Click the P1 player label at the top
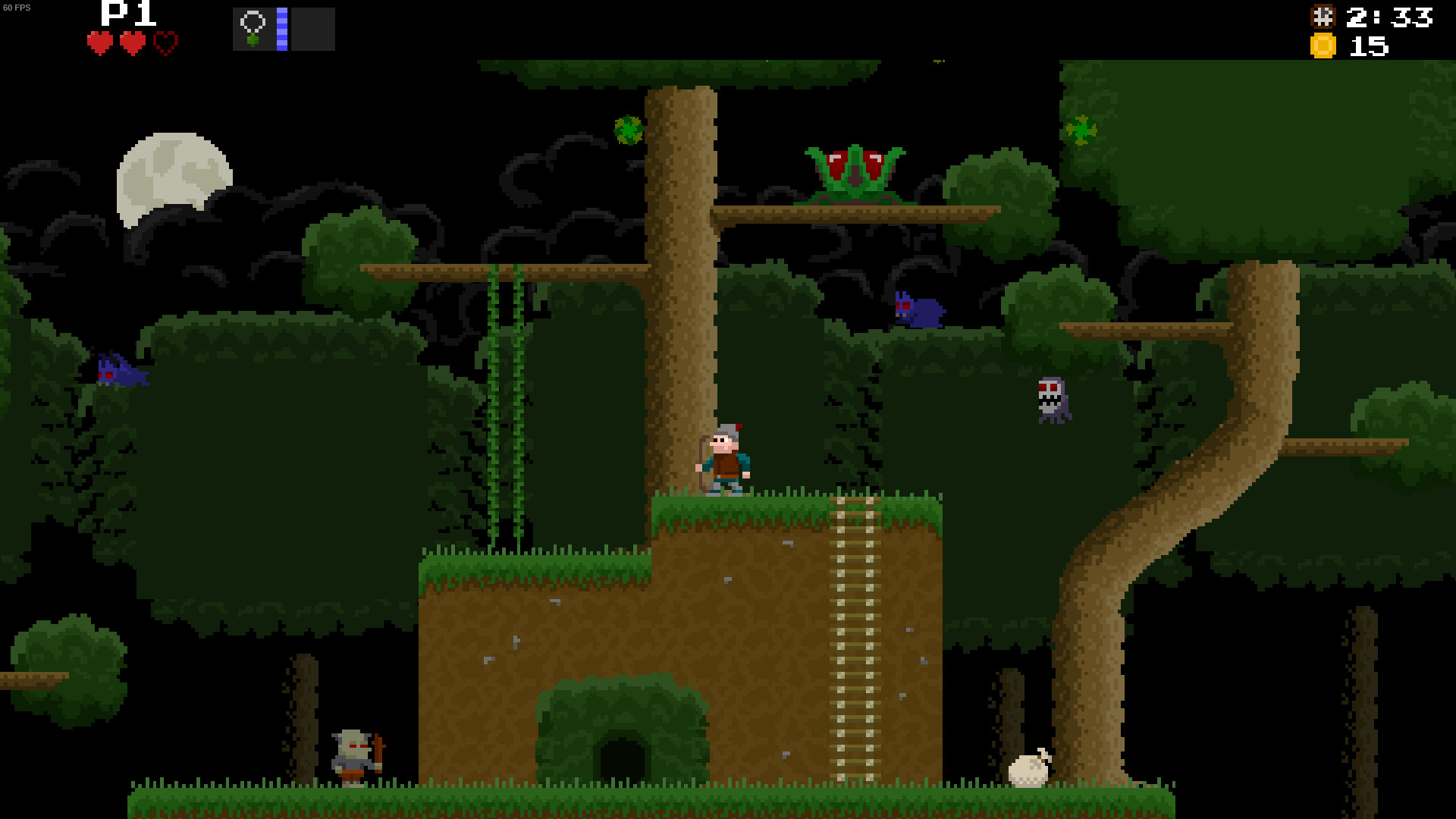 126,13
